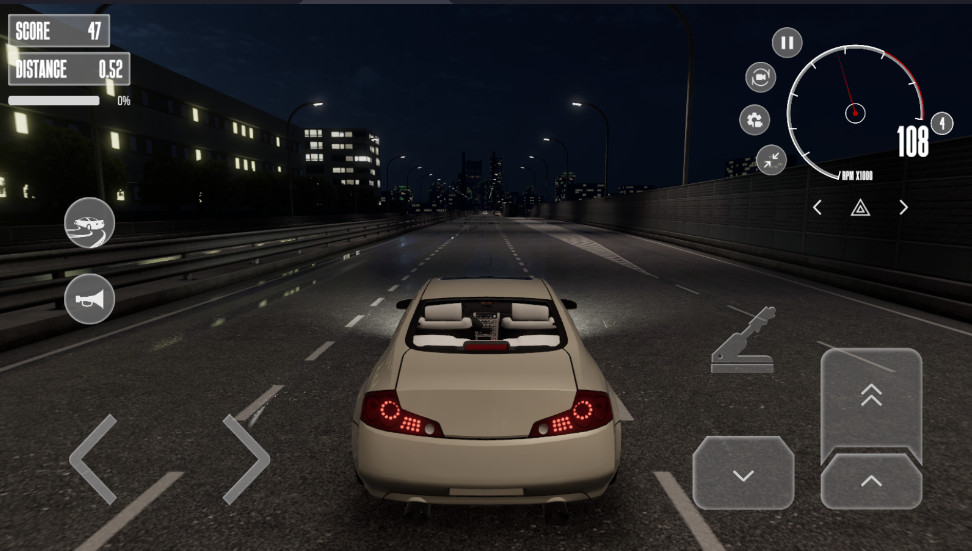Tap the inward arrows minimize icon
Image resolution: width=972 pixels, height=551 pixels.
pyautogui.click(x=771, y=160)
